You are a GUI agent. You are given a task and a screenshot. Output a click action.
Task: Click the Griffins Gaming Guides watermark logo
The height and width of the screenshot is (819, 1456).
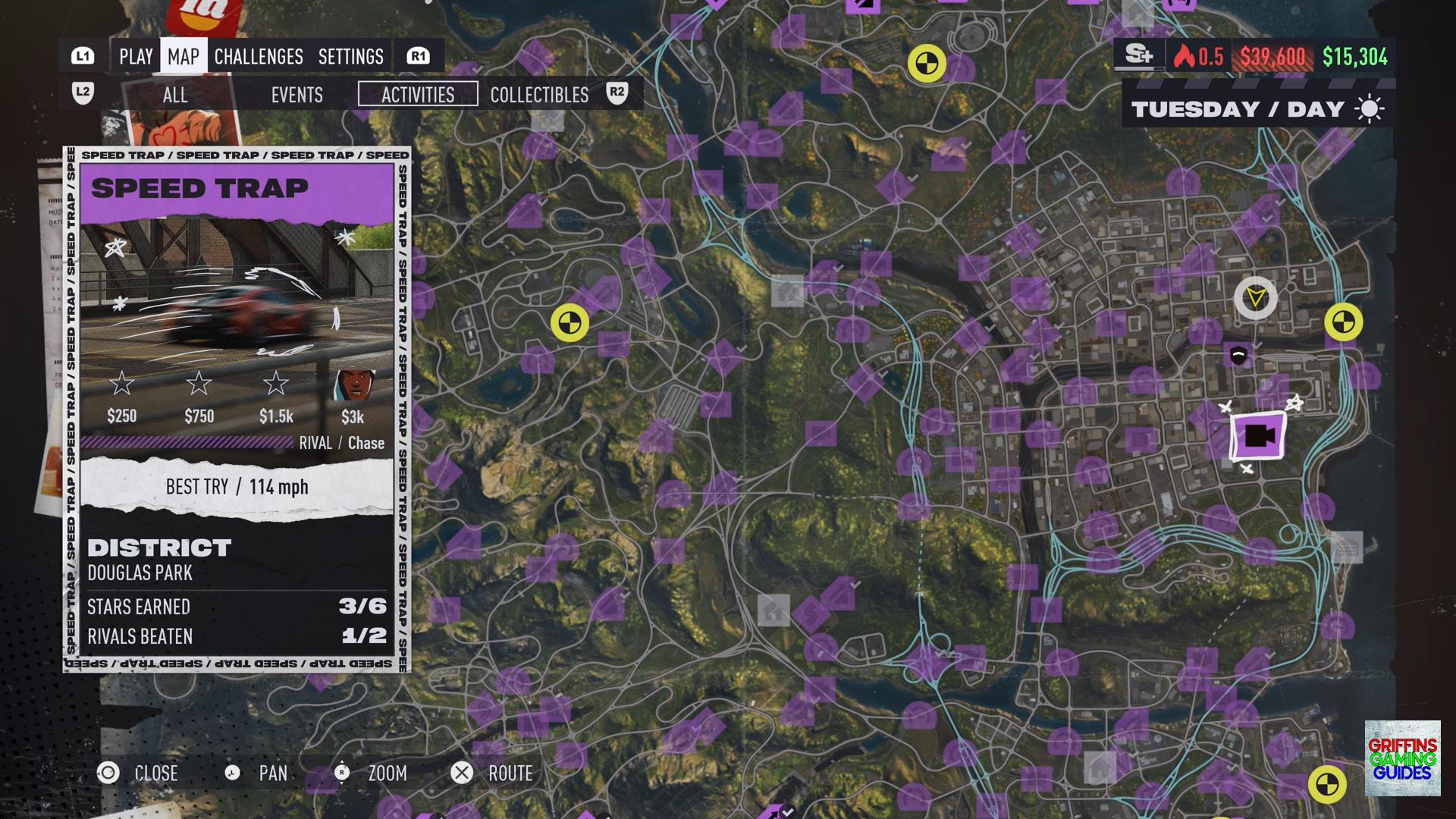pos(1402,758)
